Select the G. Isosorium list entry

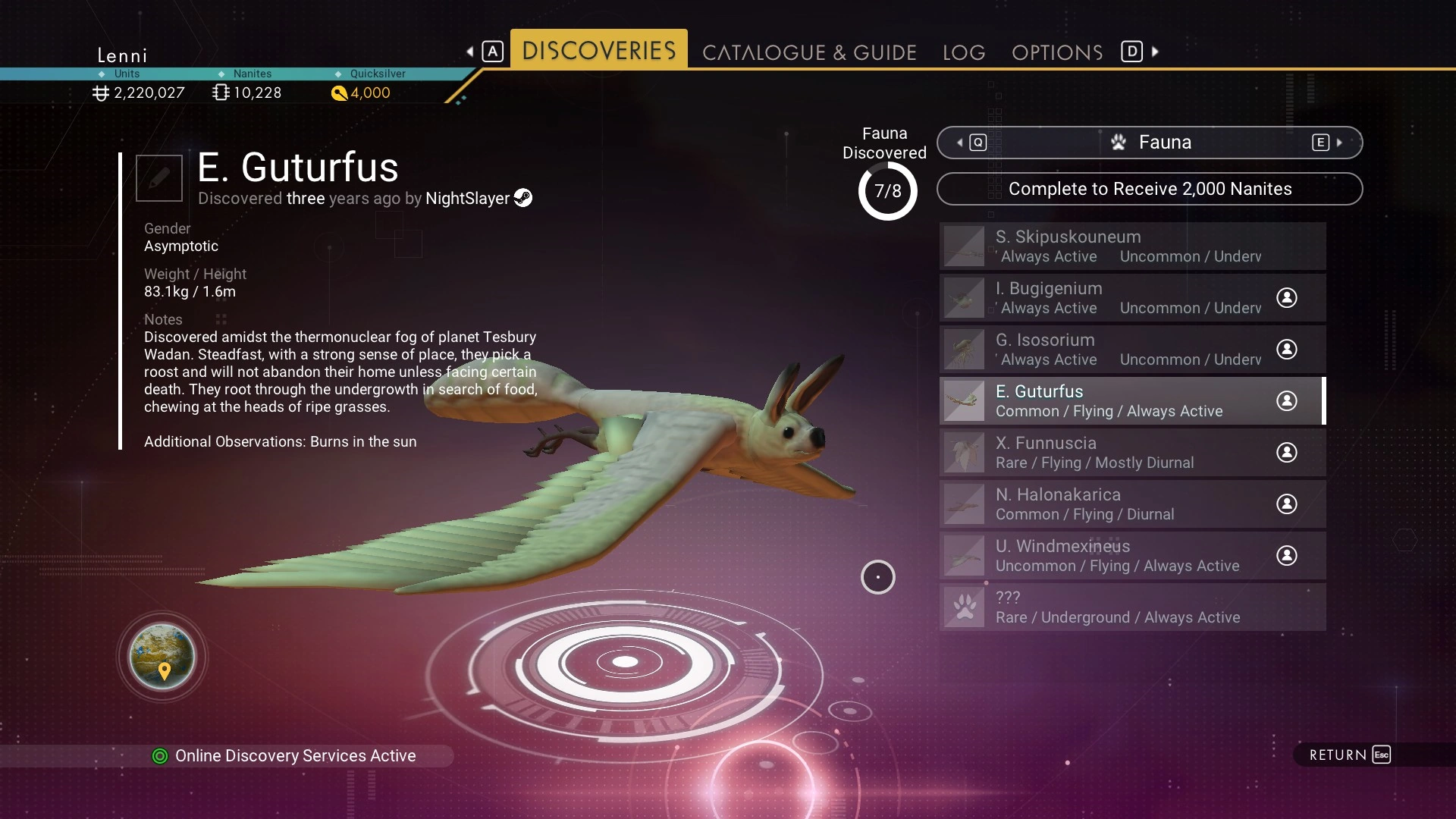[1132, 349]
